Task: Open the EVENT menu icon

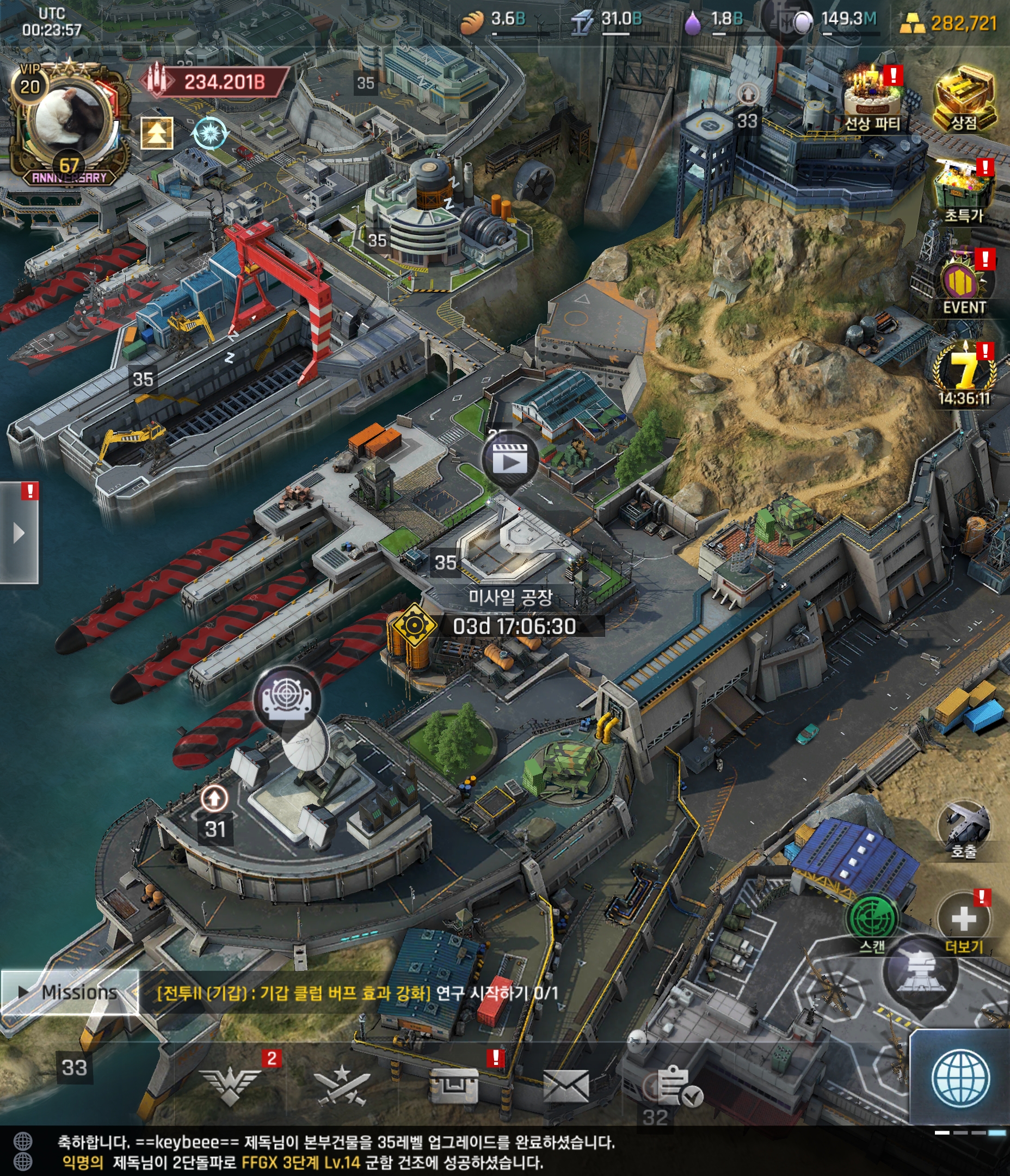Action: click(964, 281)
